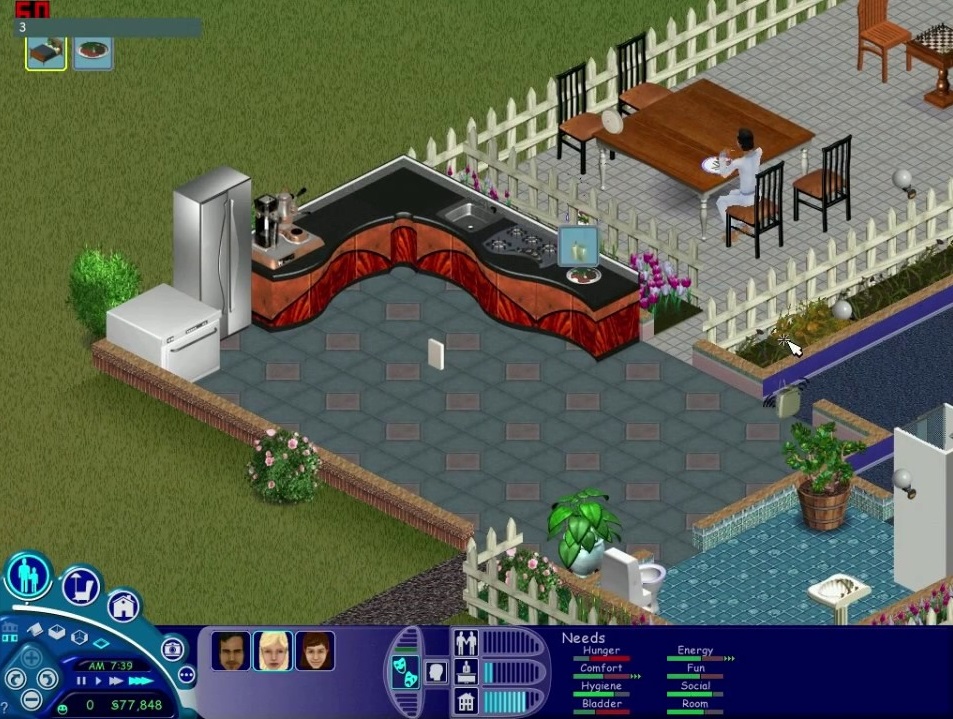Open the relationships panel with two people
This screenshot has width=953, height=719.
[465, 642]
